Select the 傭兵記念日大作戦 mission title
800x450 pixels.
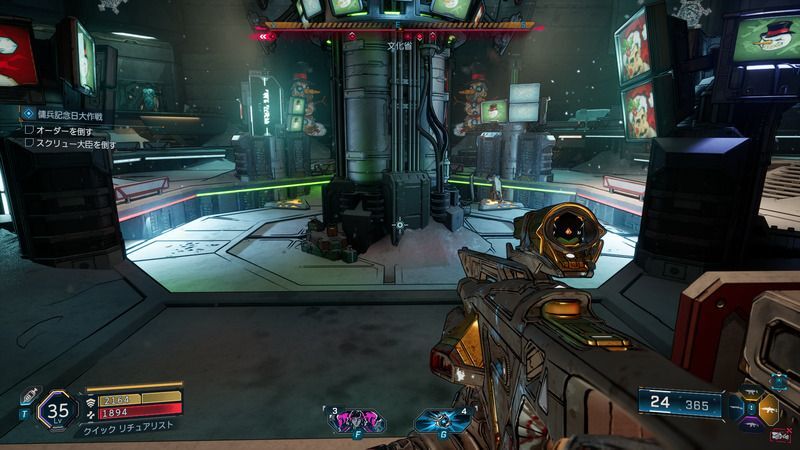72,116
